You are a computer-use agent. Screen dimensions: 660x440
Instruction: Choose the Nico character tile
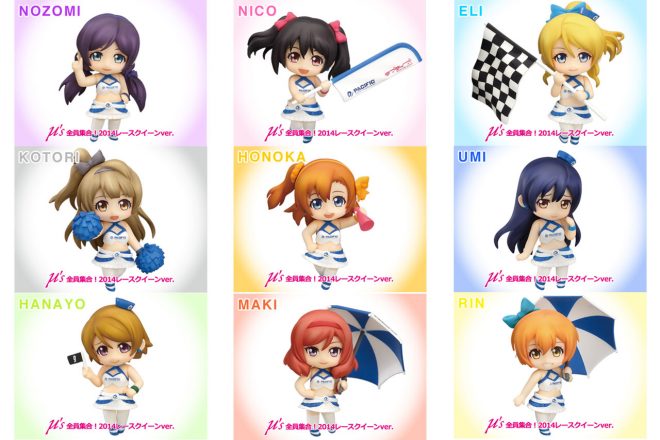click(x=330, y=73)
